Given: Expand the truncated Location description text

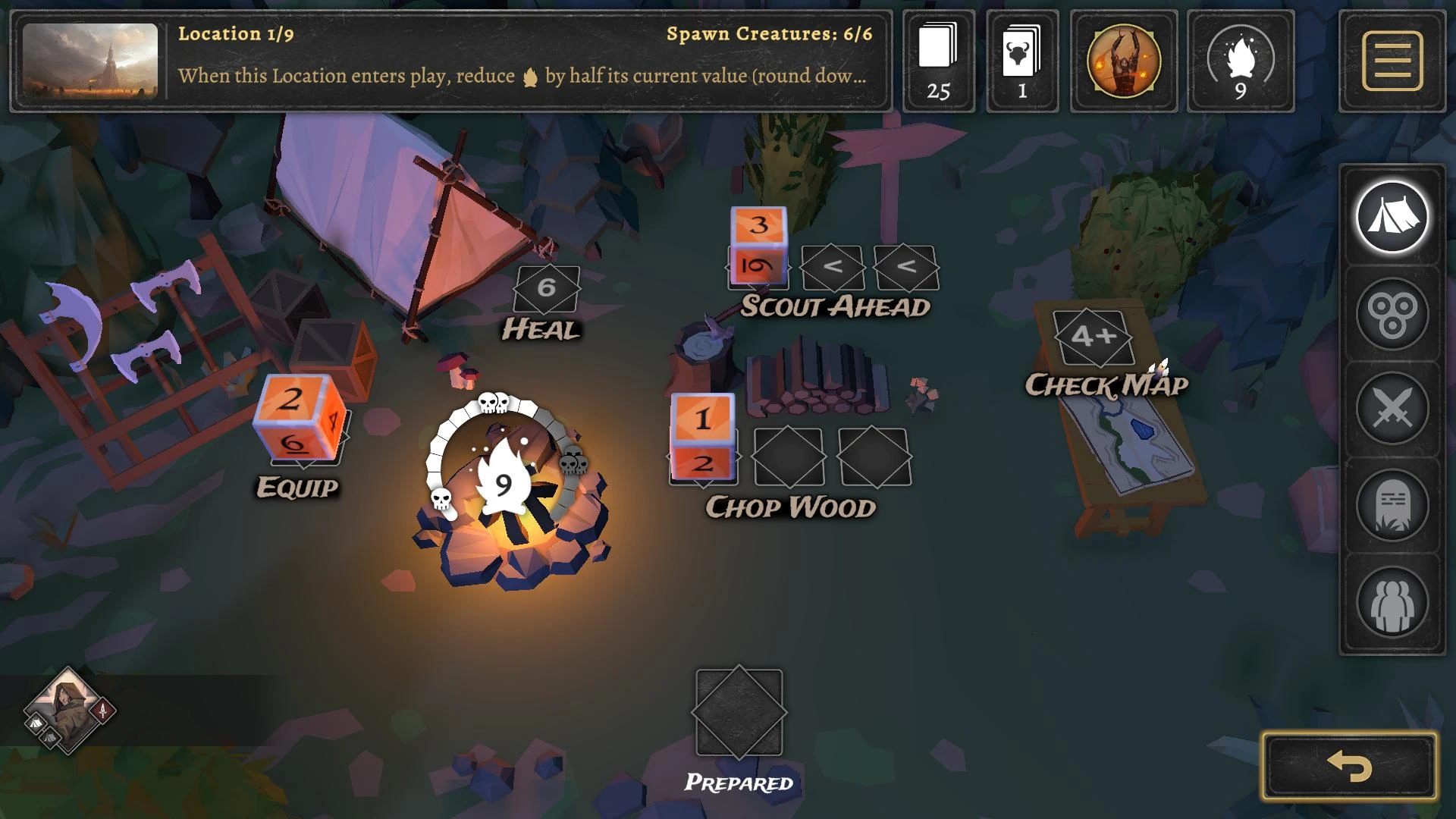Looking at the screenshot, I should coord(523,76).
